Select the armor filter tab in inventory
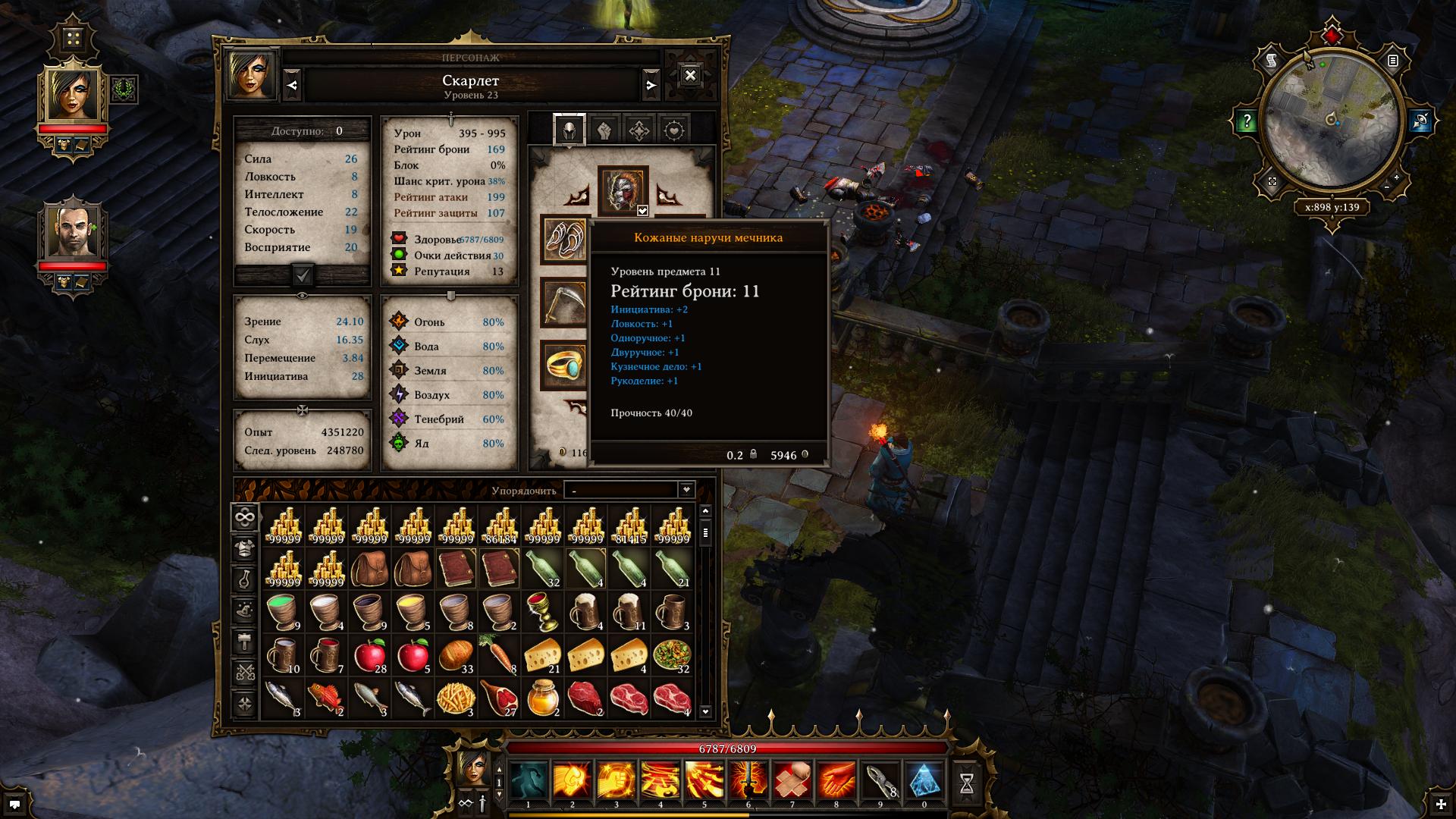 point(244,548)
